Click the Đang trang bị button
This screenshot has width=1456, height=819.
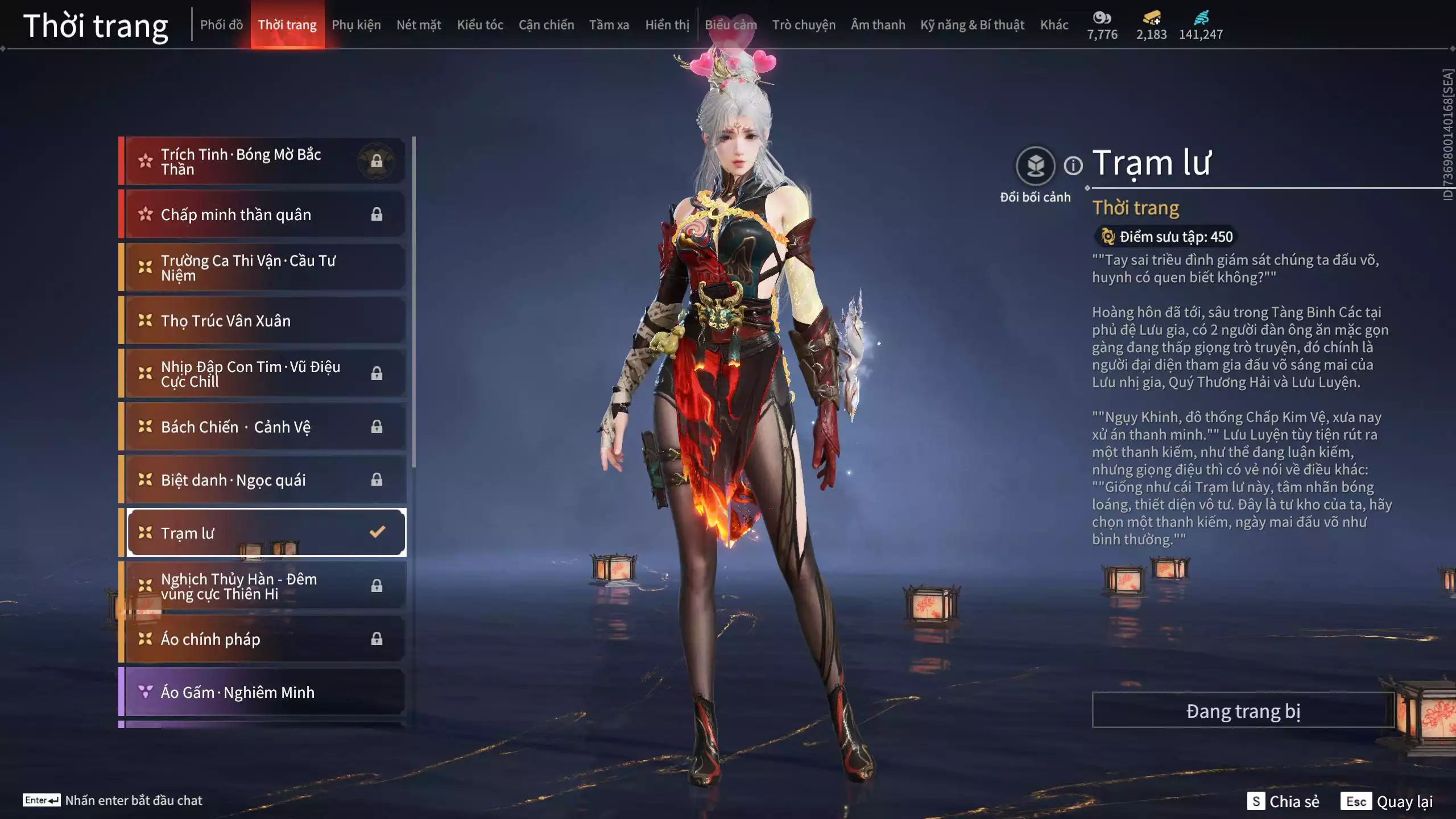[1243, 711]
